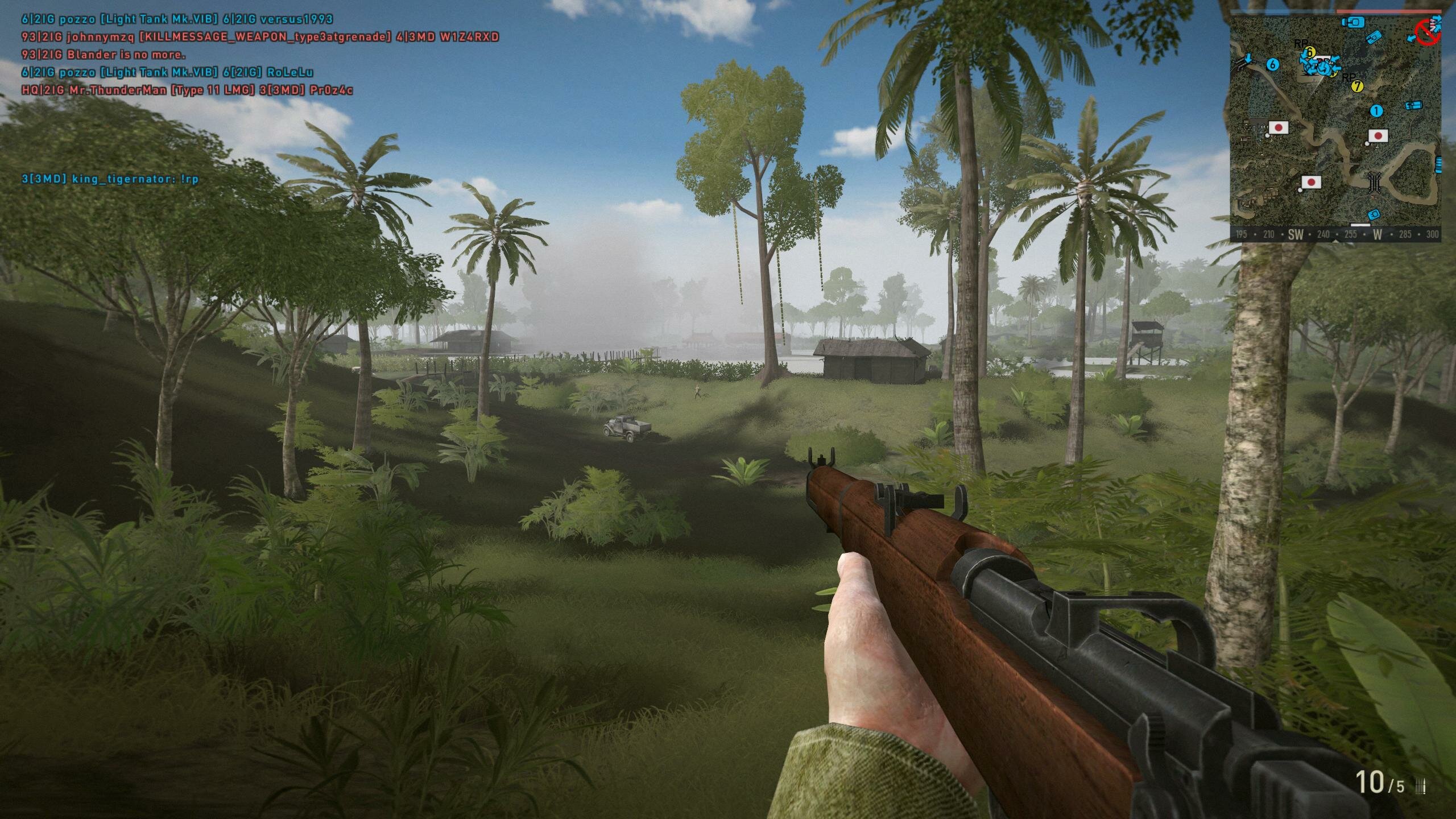Click the dark bridge marker on the river
Viewport: 1456px width, 819px height.
[1375, 182]
